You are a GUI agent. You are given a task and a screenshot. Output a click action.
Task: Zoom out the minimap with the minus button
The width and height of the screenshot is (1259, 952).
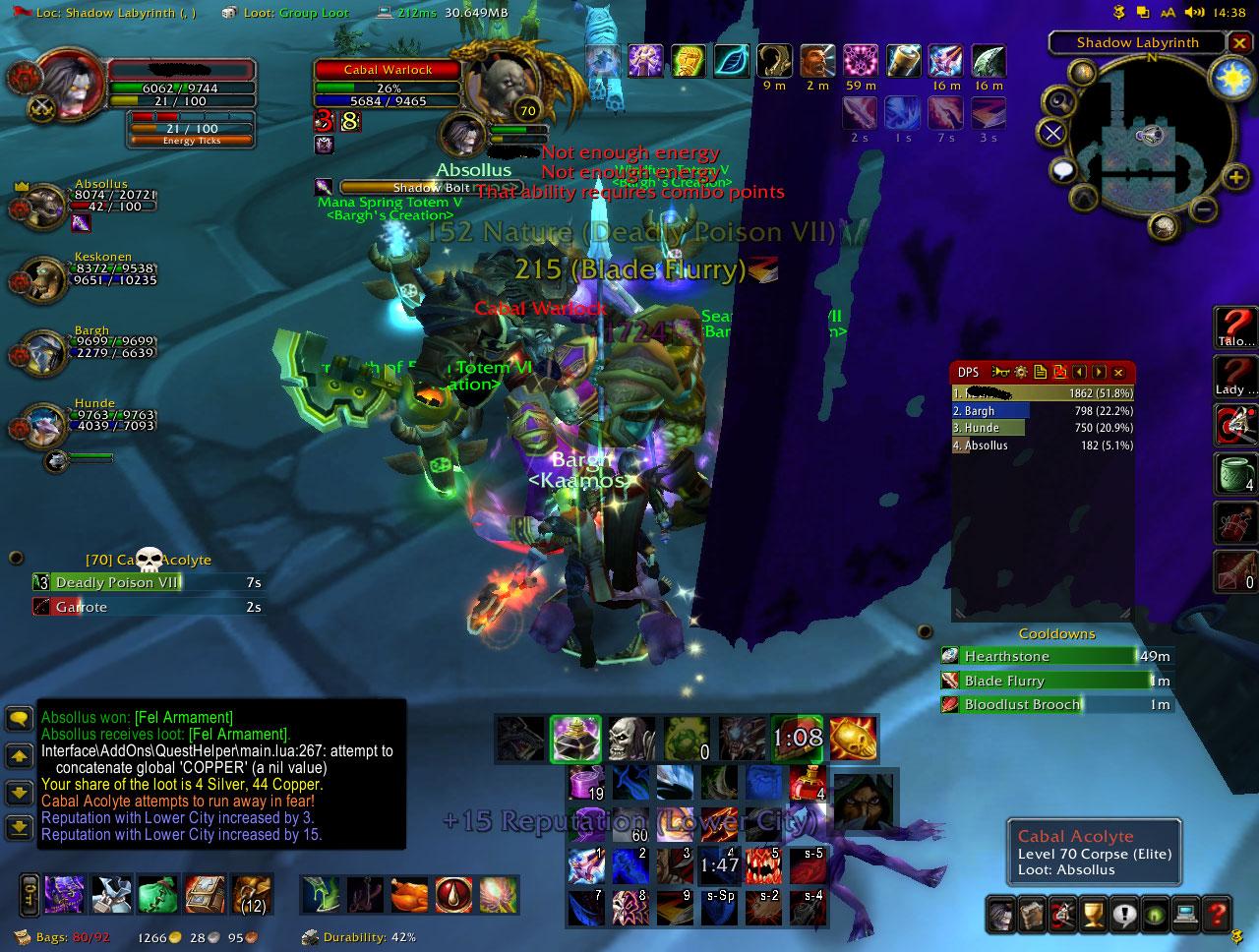pos(1203,208)
